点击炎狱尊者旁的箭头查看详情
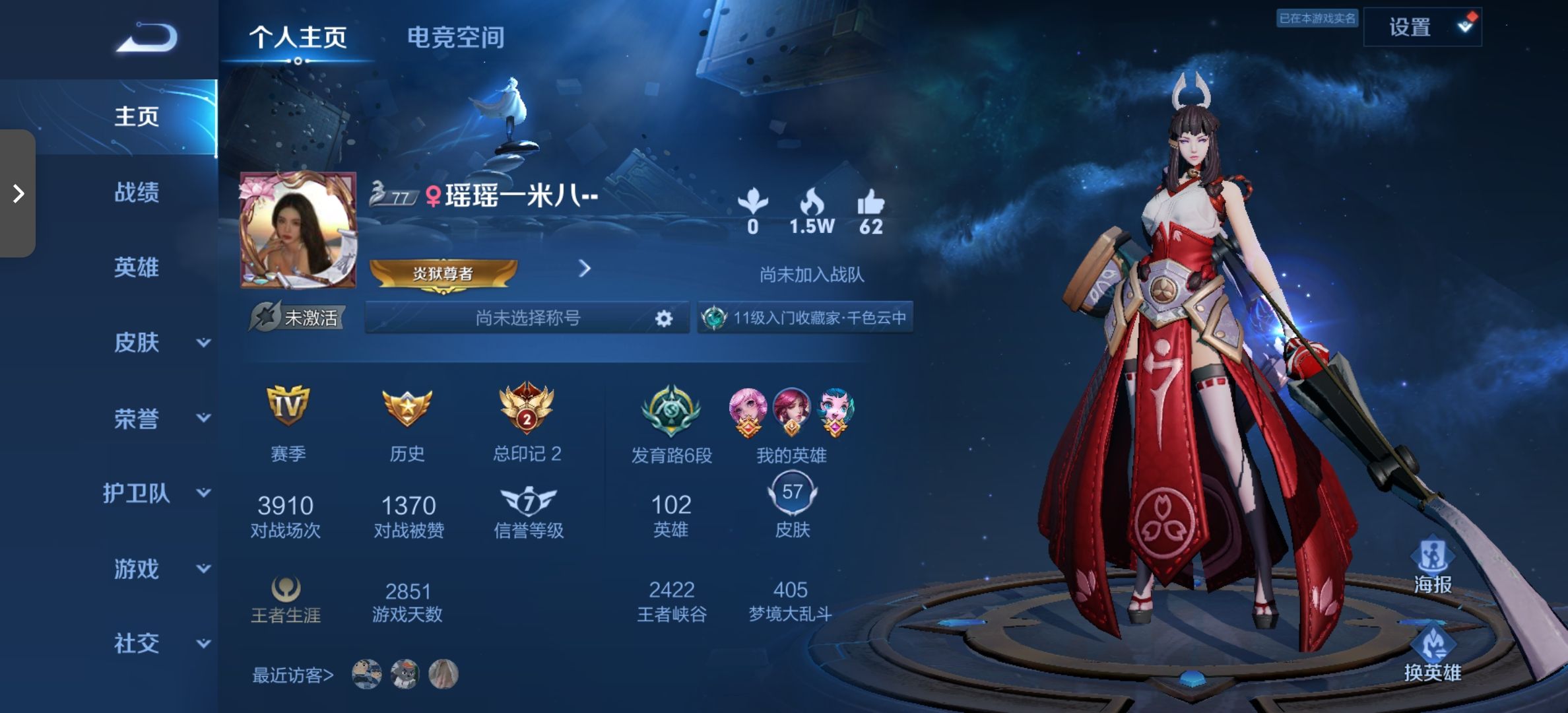 click(583, 269)
